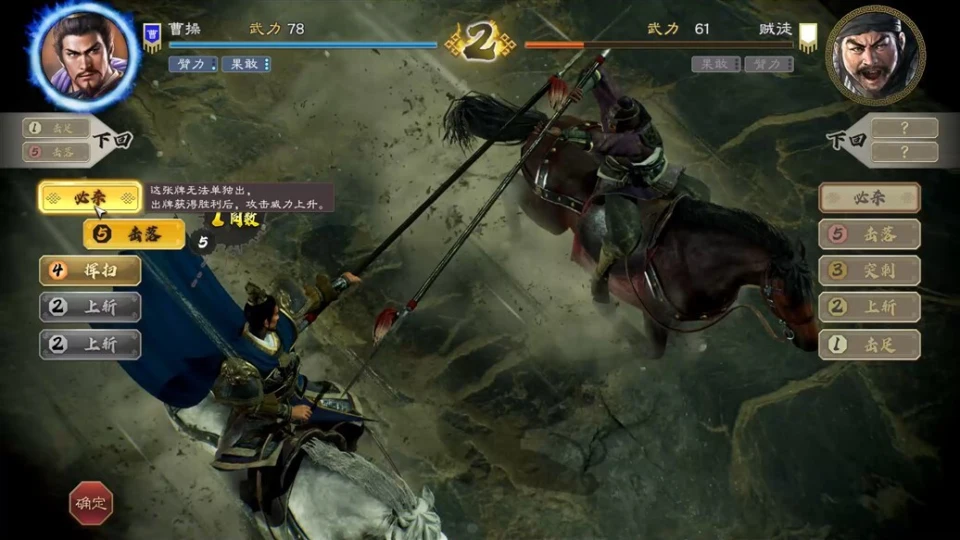Choose Cao Cao's gold 5 击落 card
Screen dimensions: 960x540
134,234
